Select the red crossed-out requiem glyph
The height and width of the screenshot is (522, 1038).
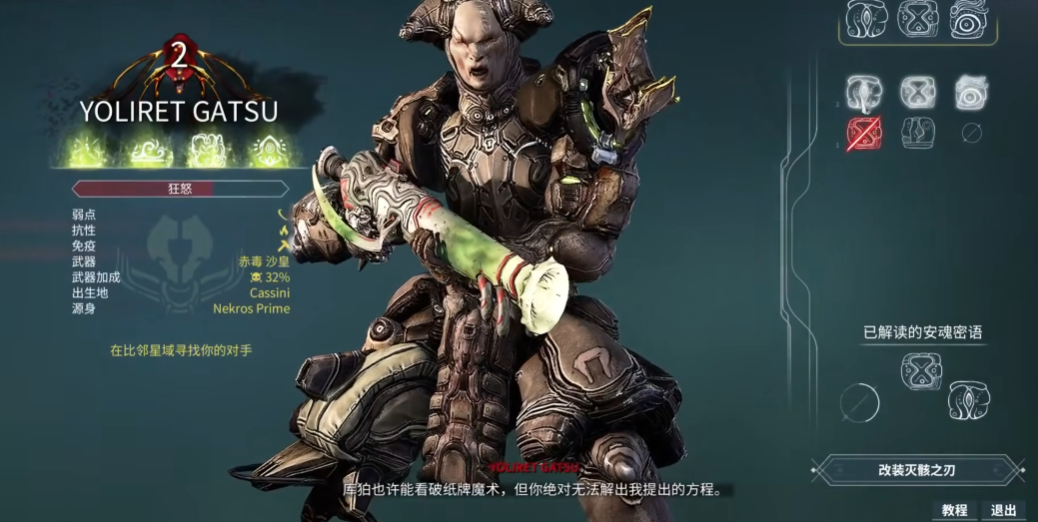(863, 133)
